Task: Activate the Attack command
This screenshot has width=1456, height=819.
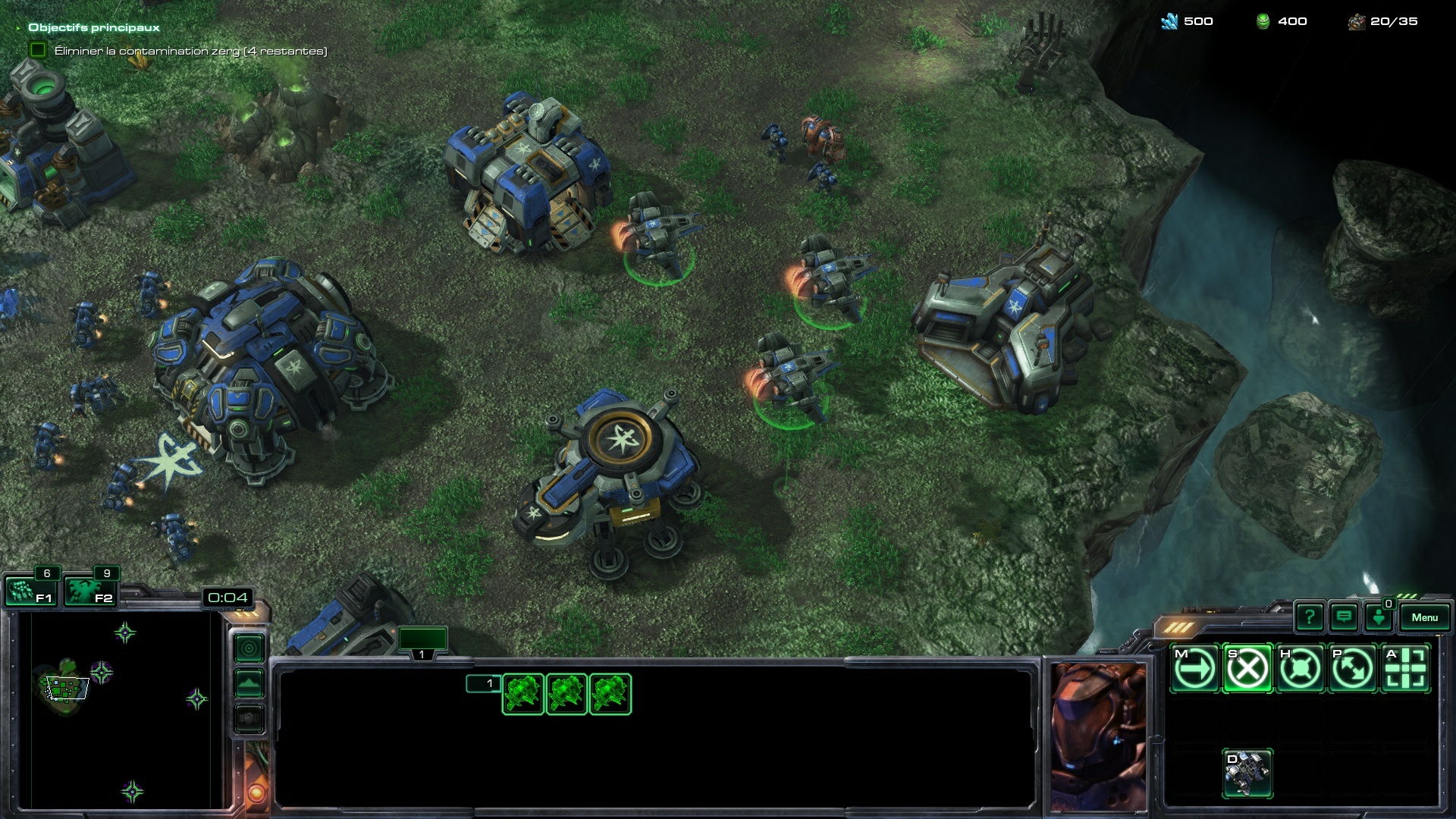Action: coord(1406,669)
